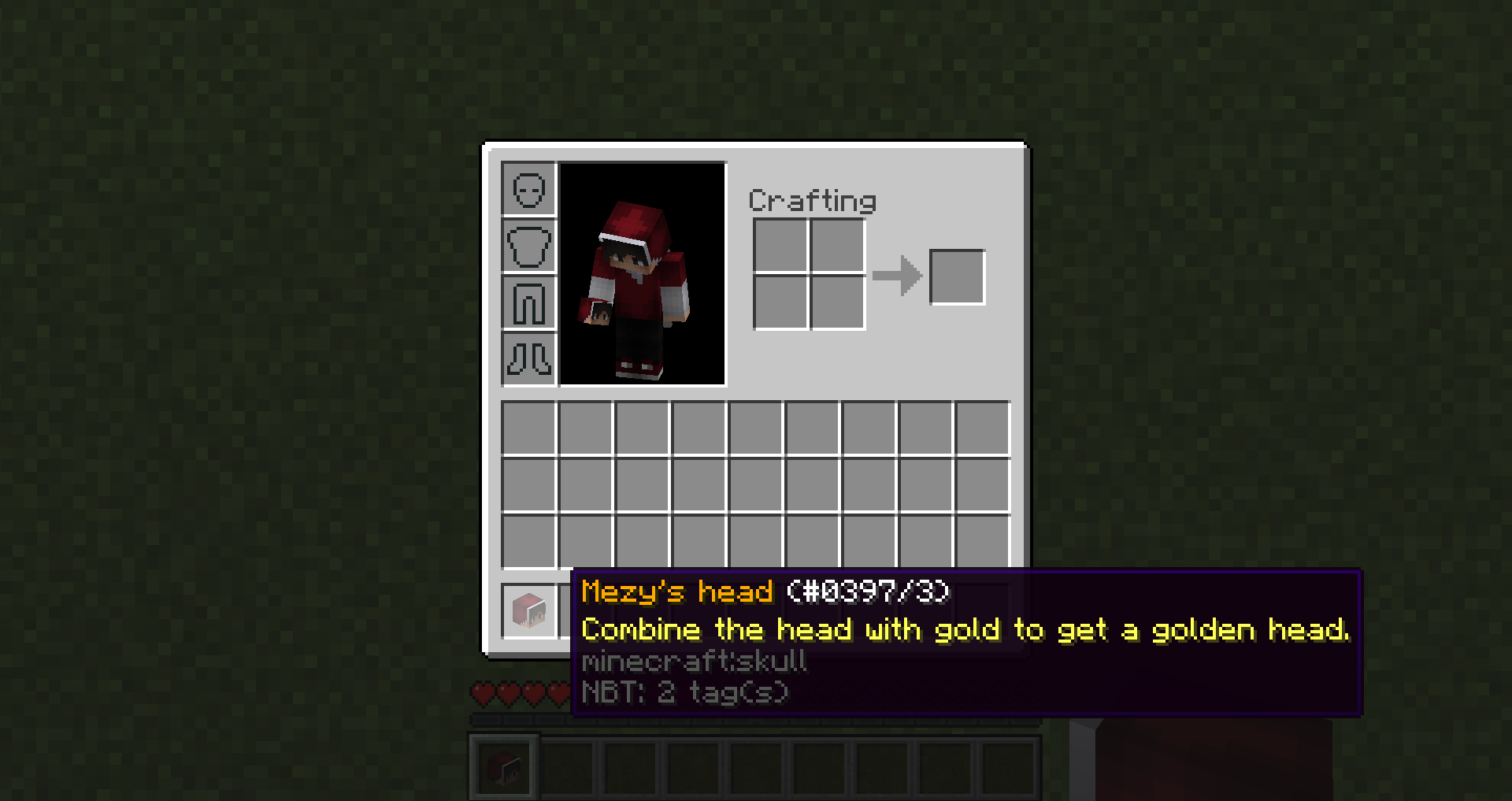The height and width of the screenshot is (801, 1512).
Task: Select the boots armor slot
Action: 529,361
